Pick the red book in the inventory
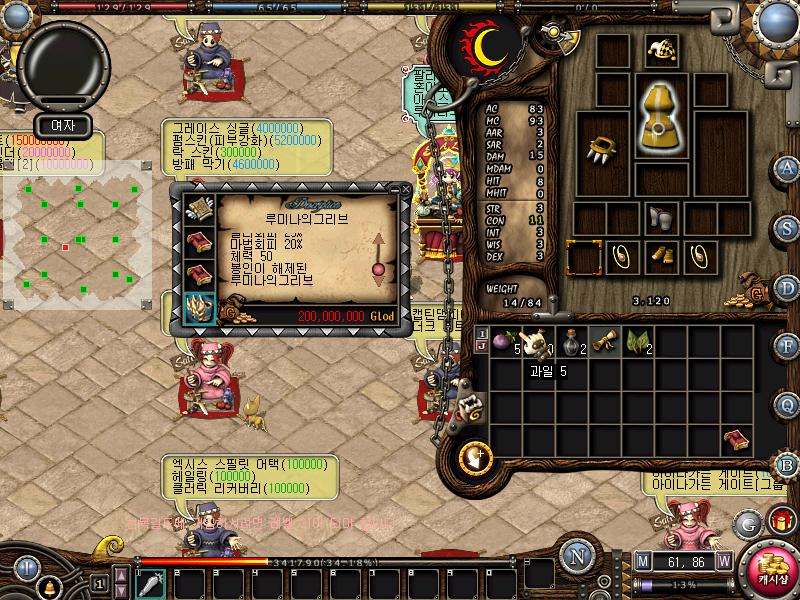The height and width of the screenshot is (600, 800). coord(737,440)
